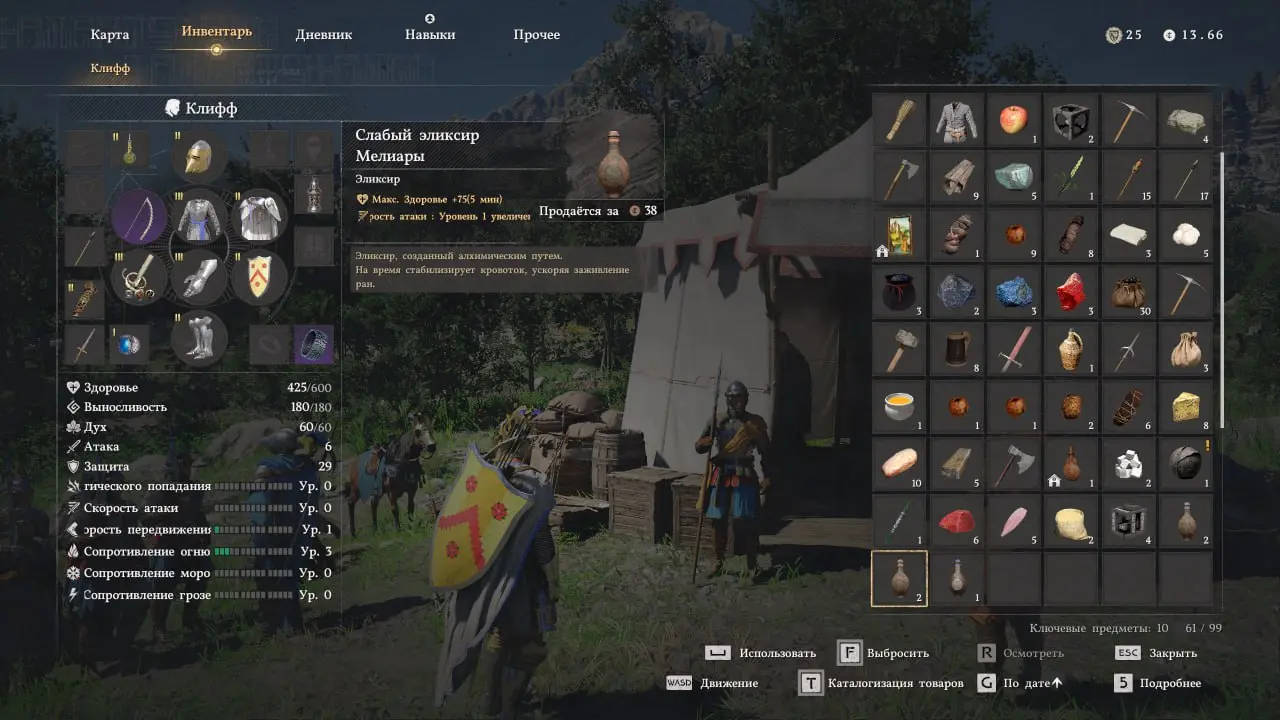Screen dimensions: 1280x720
Task: Open Каталогизация товаров
Action: 881,684
